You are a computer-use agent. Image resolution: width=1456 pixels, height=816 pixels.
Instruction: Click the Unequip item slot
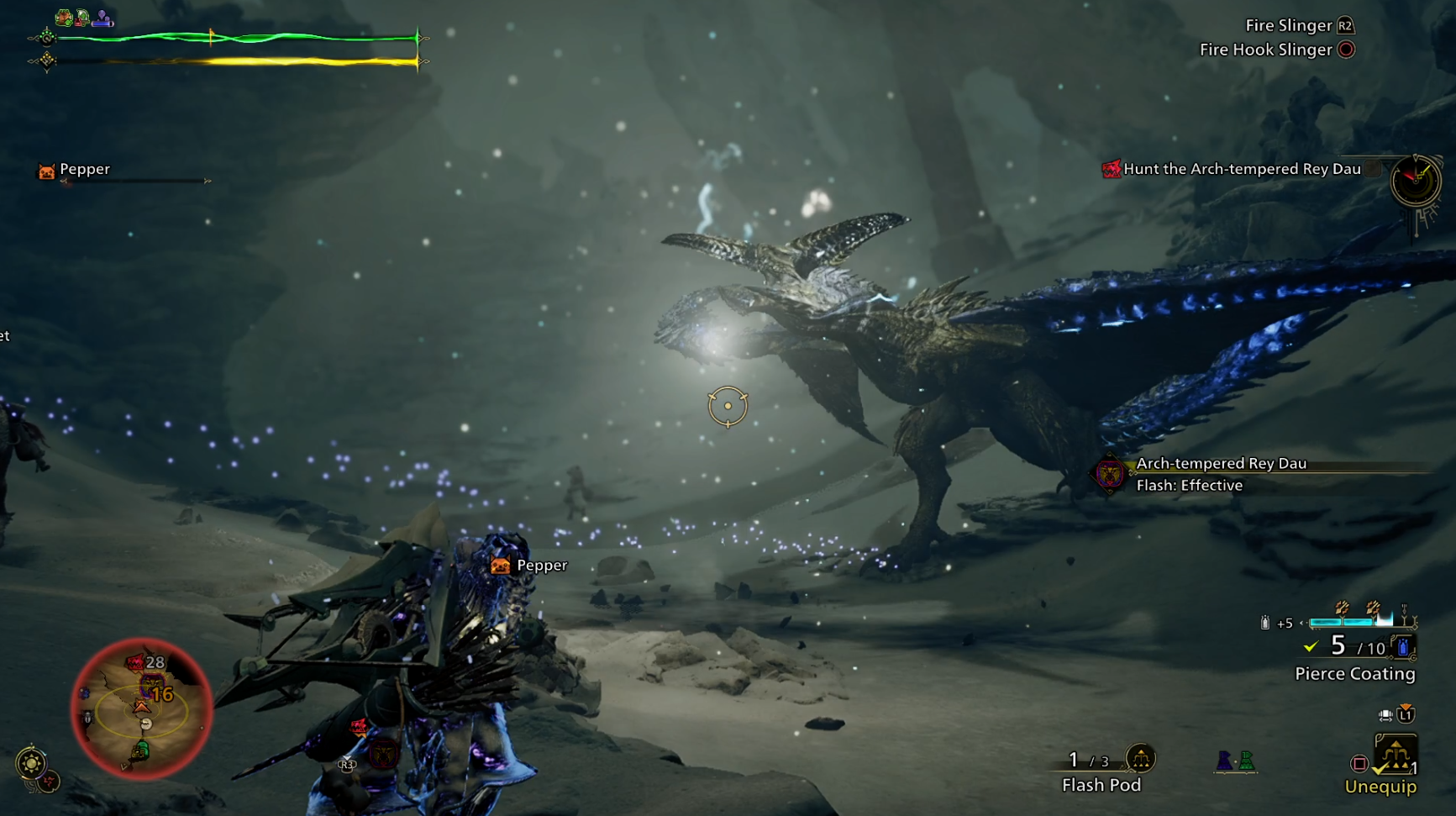tap(1395, 755)
